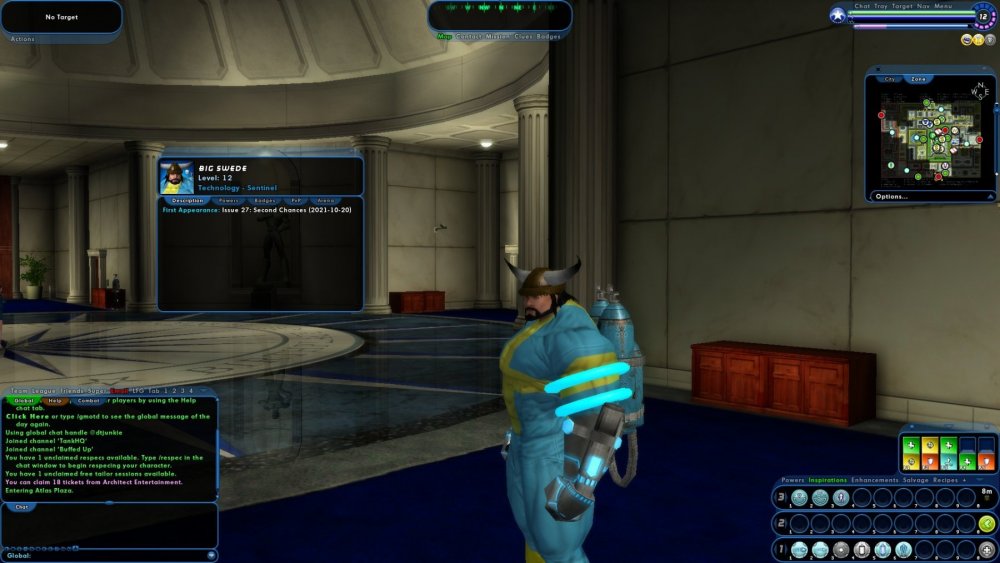Select the Combat chat tab

tap(88, 400)
